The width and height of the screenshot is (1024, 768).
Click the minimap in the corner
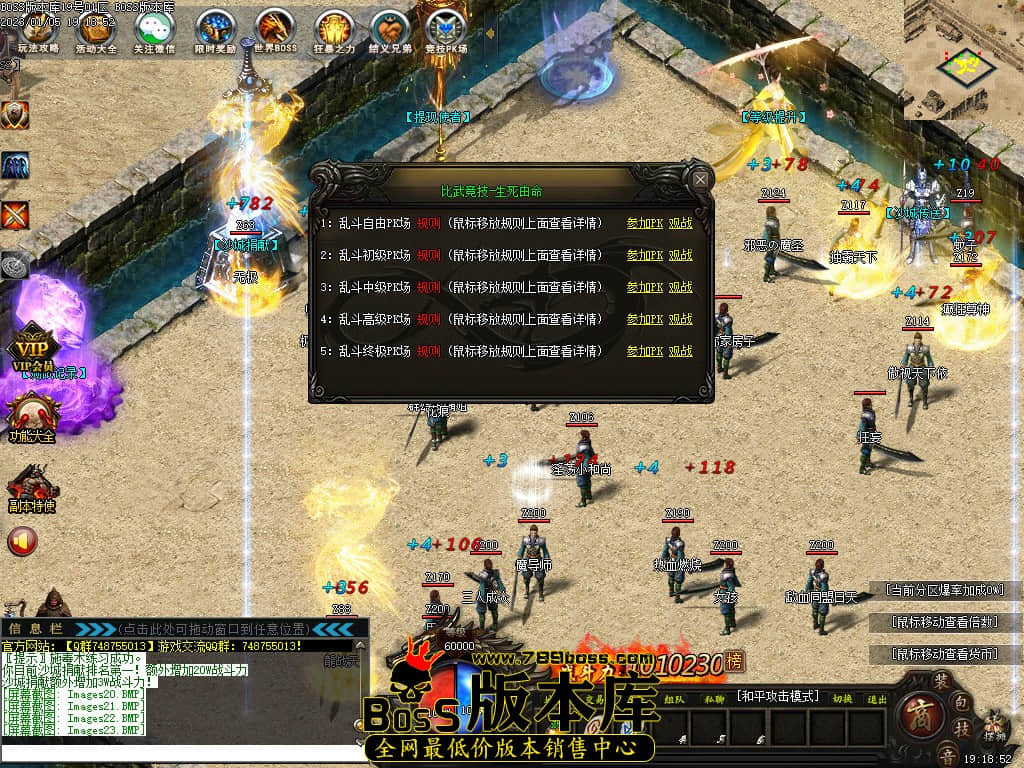(x=964, y=60)
